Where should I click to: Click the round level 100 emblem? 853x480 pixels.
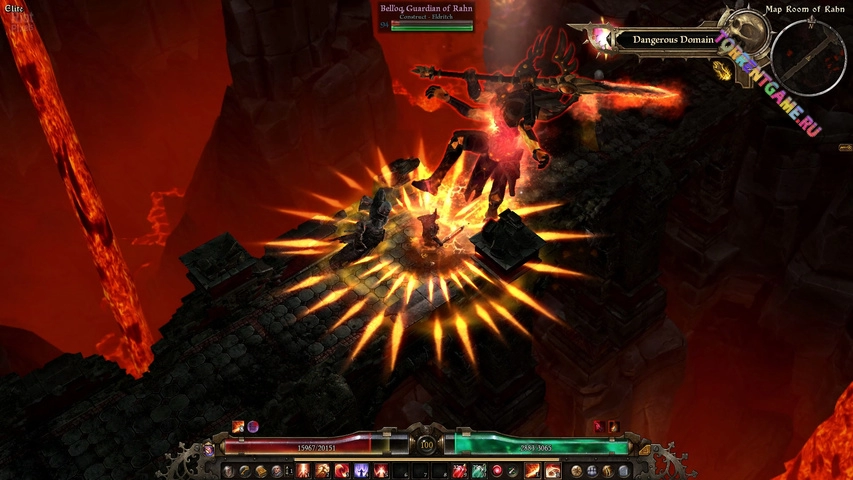pyautogui.click(x=427, y=445)
